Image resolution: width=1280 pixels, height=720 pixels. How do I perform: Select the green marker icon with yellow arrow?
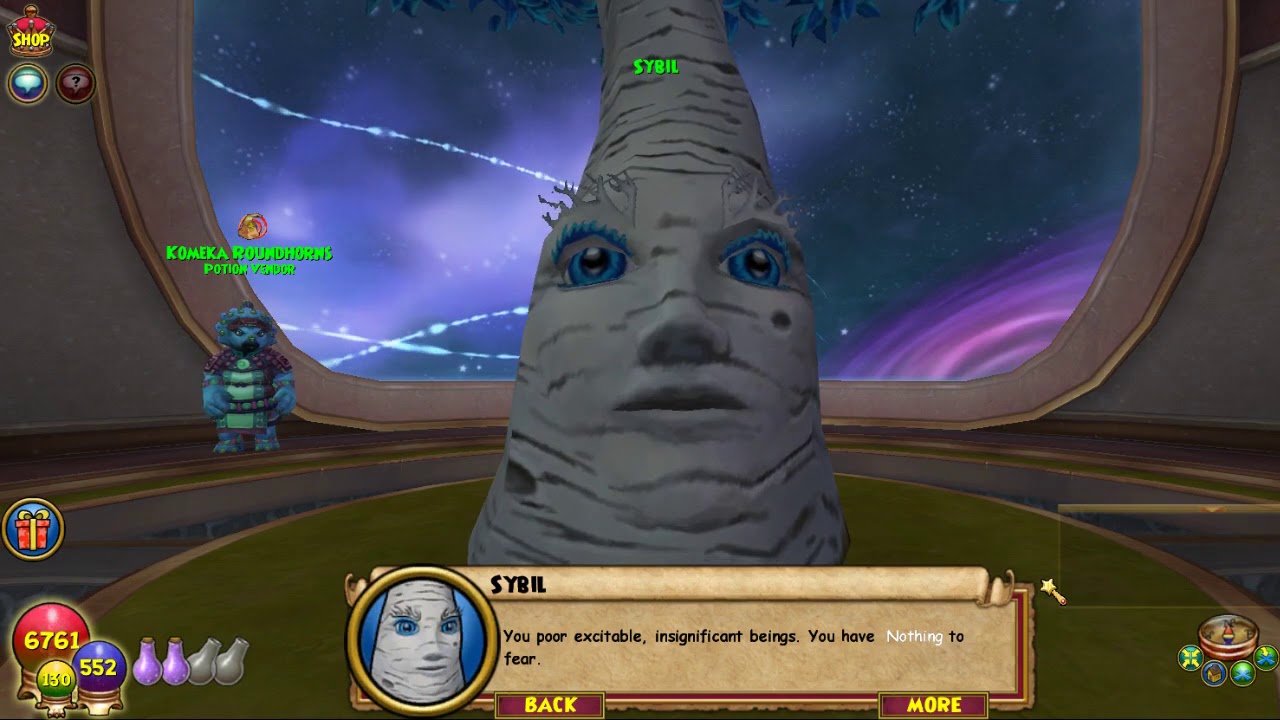[x=1266, y=657]
